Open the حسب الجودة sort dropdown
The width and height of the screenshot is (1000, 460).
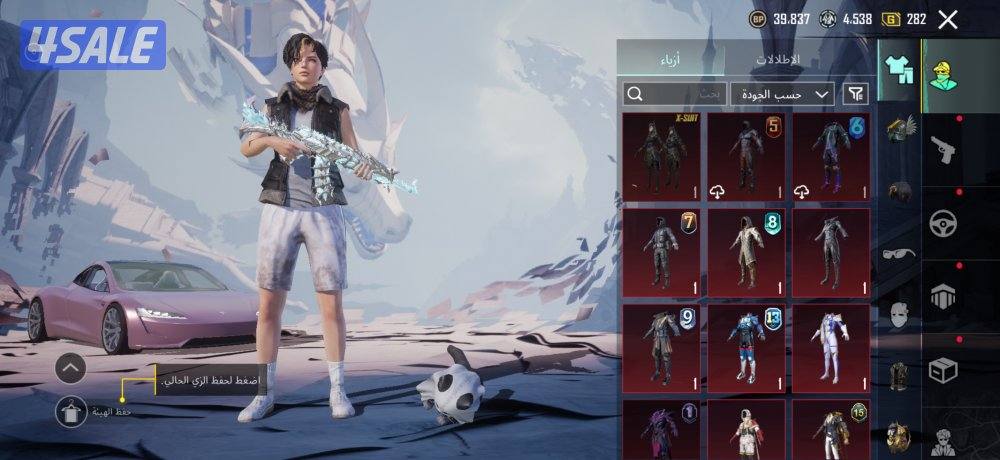coord(782,94)
